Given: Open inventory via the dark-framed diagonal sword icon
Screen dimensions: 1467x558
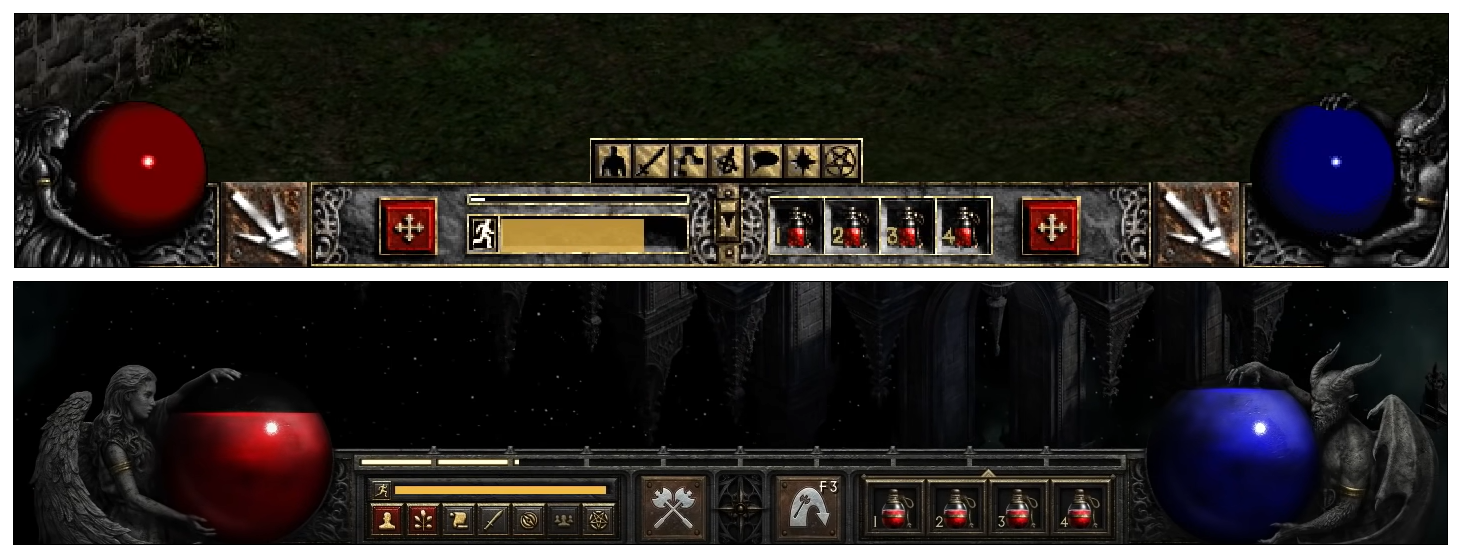Looking at the screenshot, I should click(493, 520).
